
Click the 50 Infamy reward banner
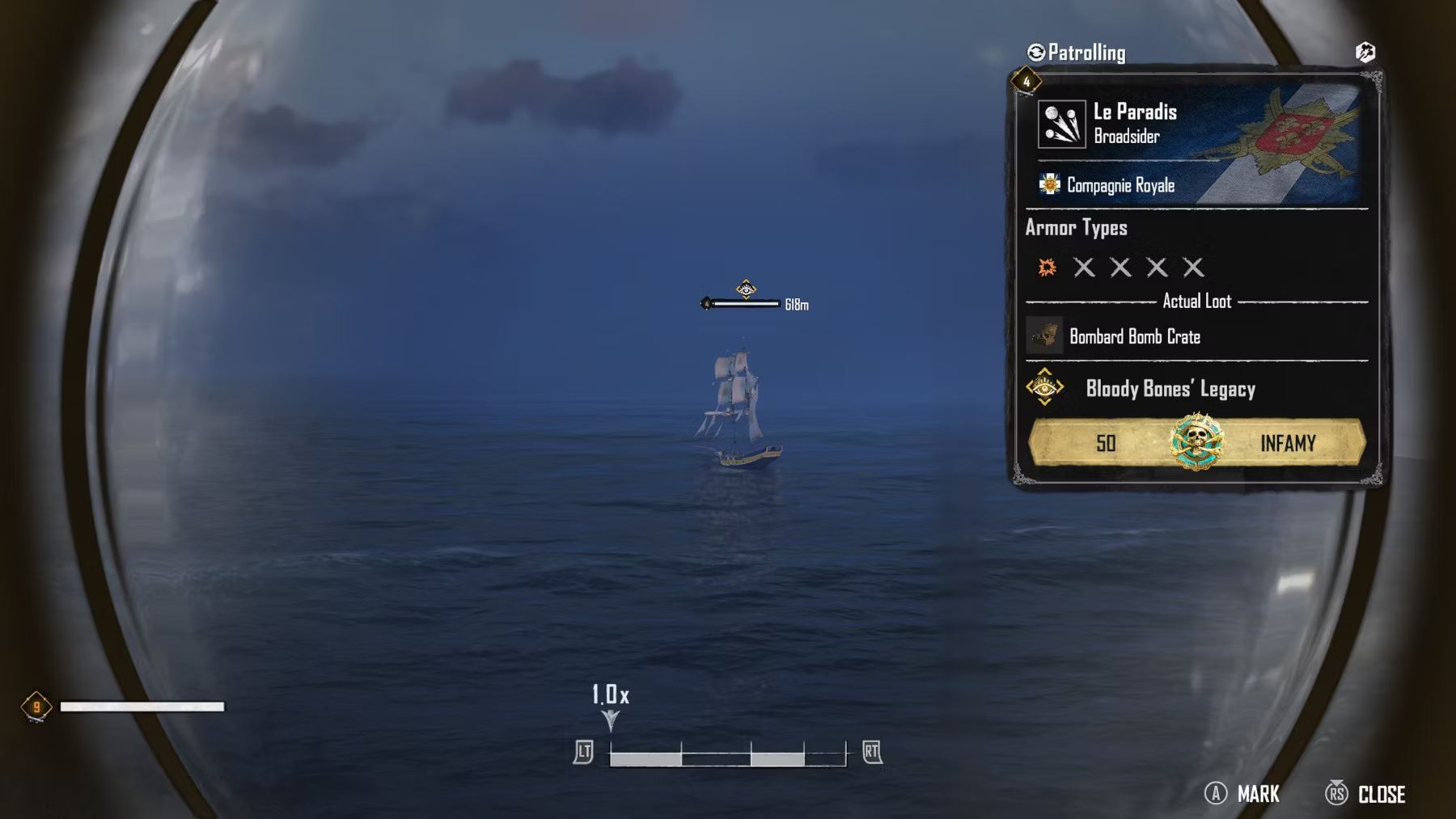point(1196,443)
